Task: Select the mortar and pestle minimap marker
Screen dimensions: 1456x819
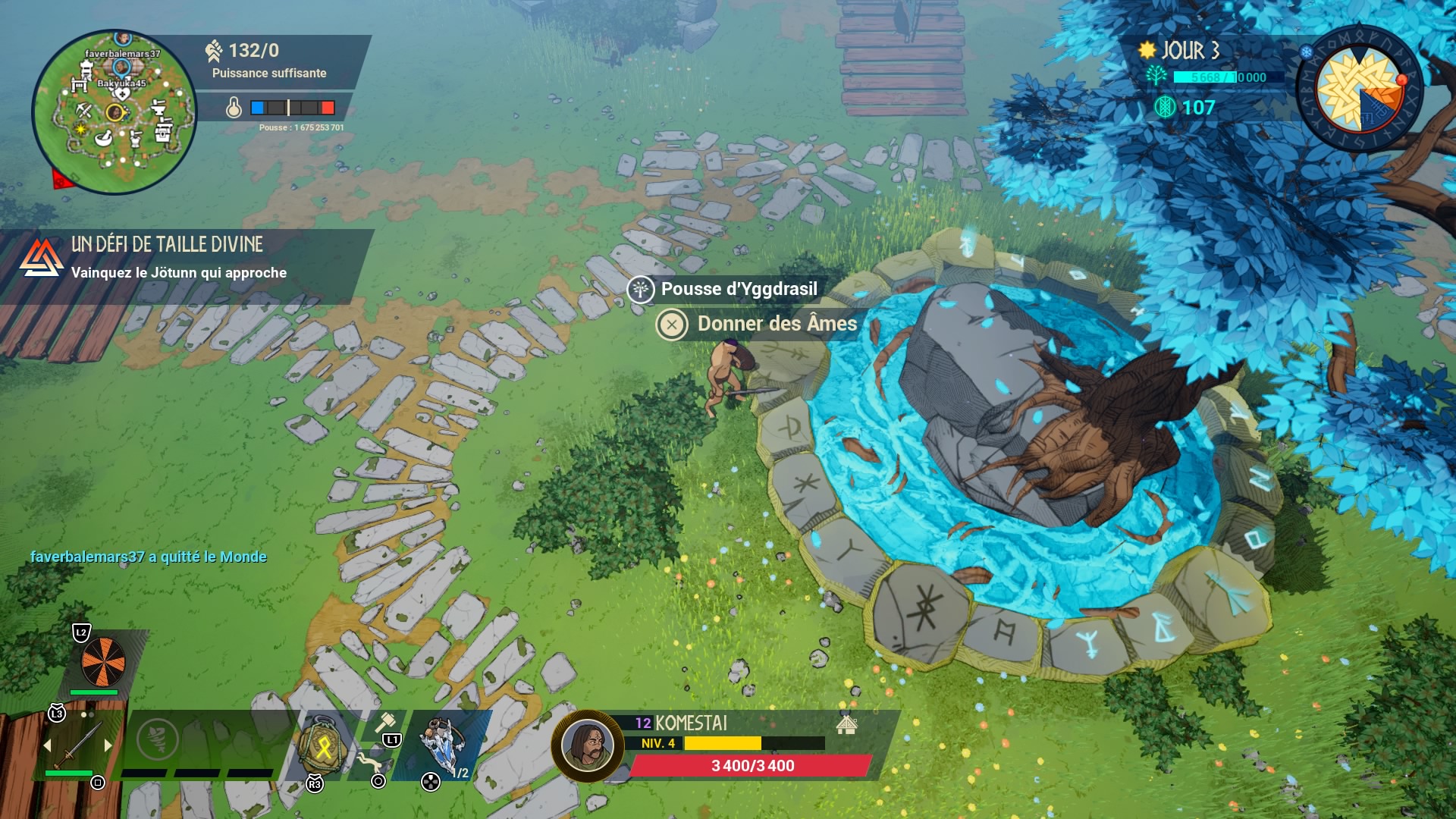Action: pyautogui.click(x=105, y=138)
